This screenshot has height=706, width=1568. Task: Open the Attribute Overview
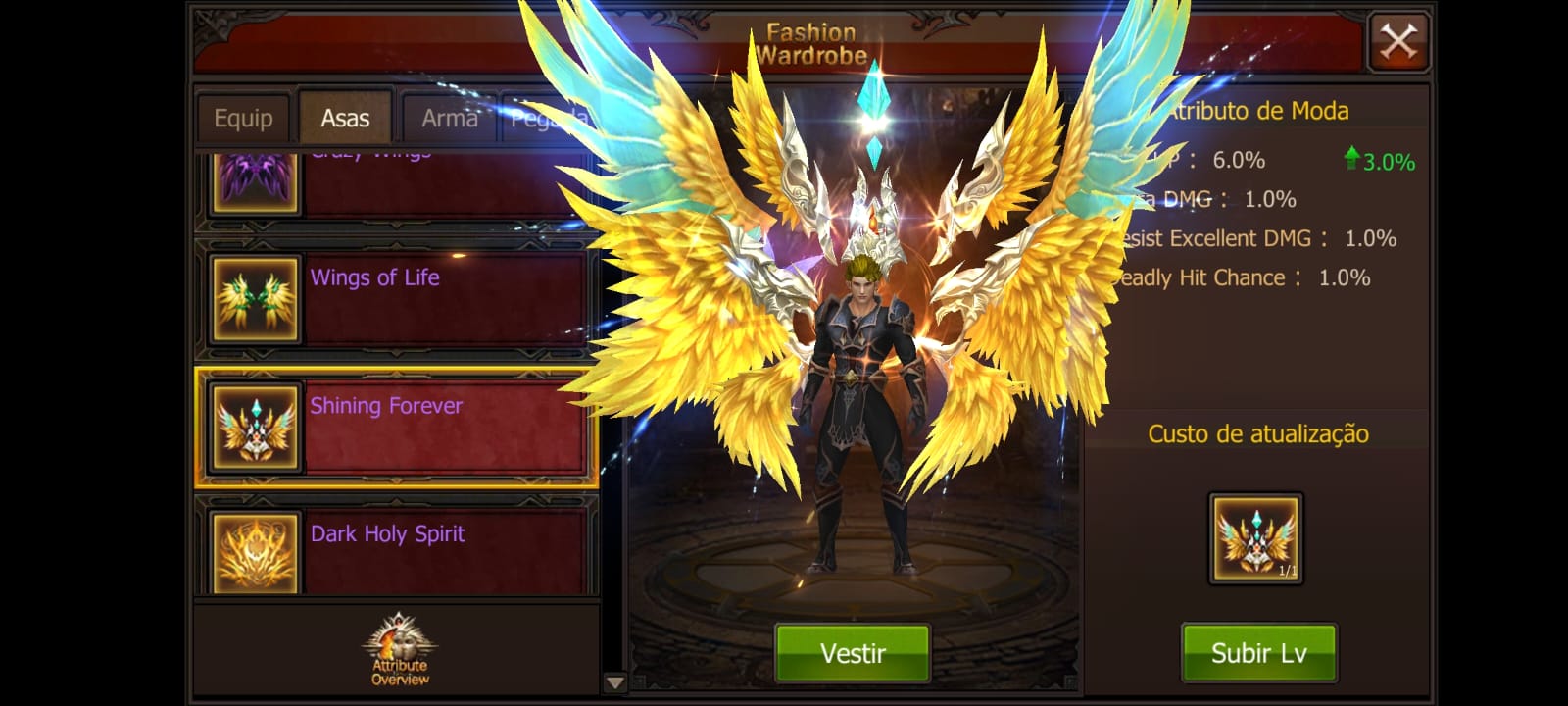(x=399, y=650)
